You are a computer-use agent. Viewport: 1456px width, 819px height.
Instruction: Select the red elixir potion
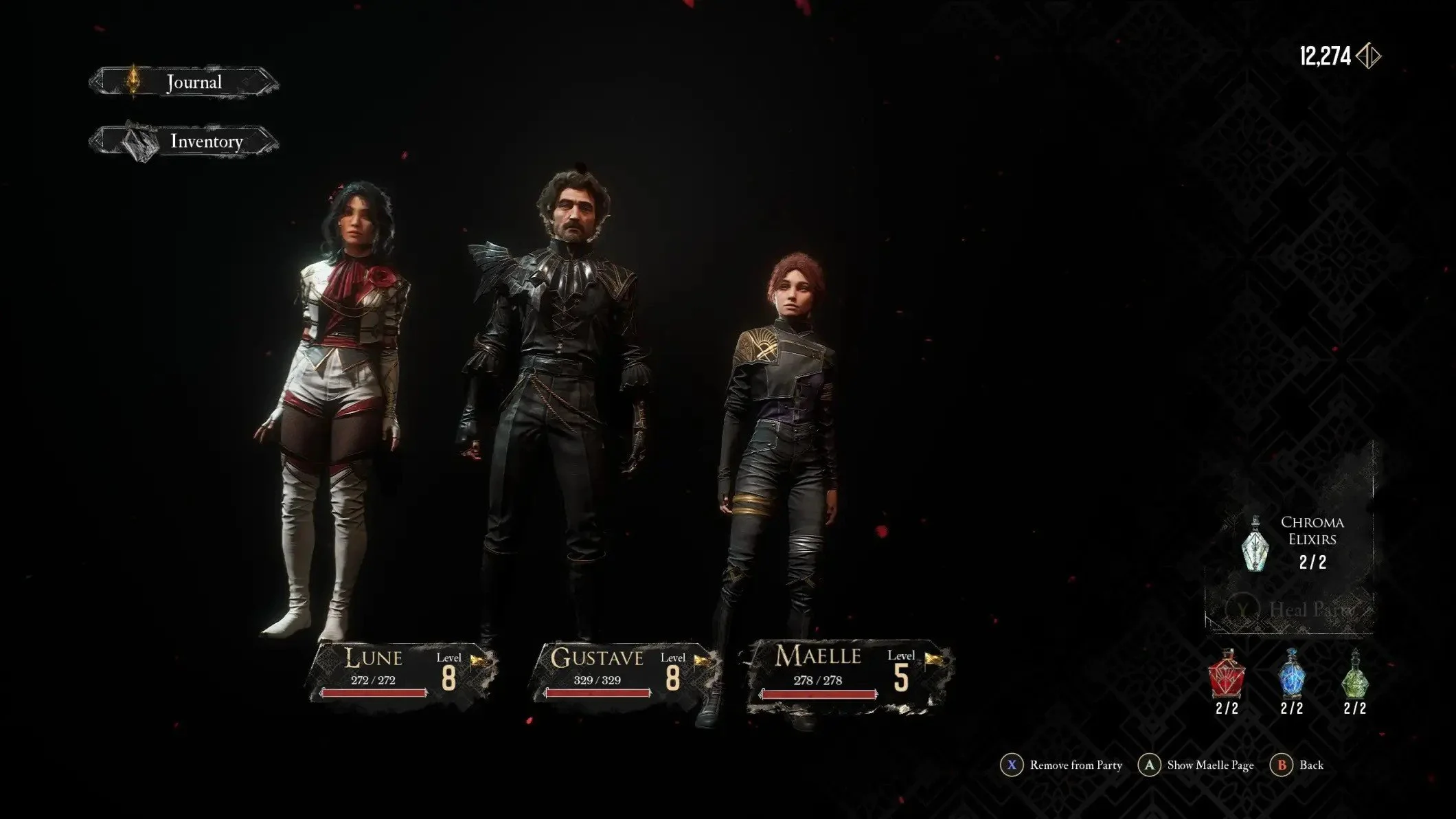coord(1227,675)
